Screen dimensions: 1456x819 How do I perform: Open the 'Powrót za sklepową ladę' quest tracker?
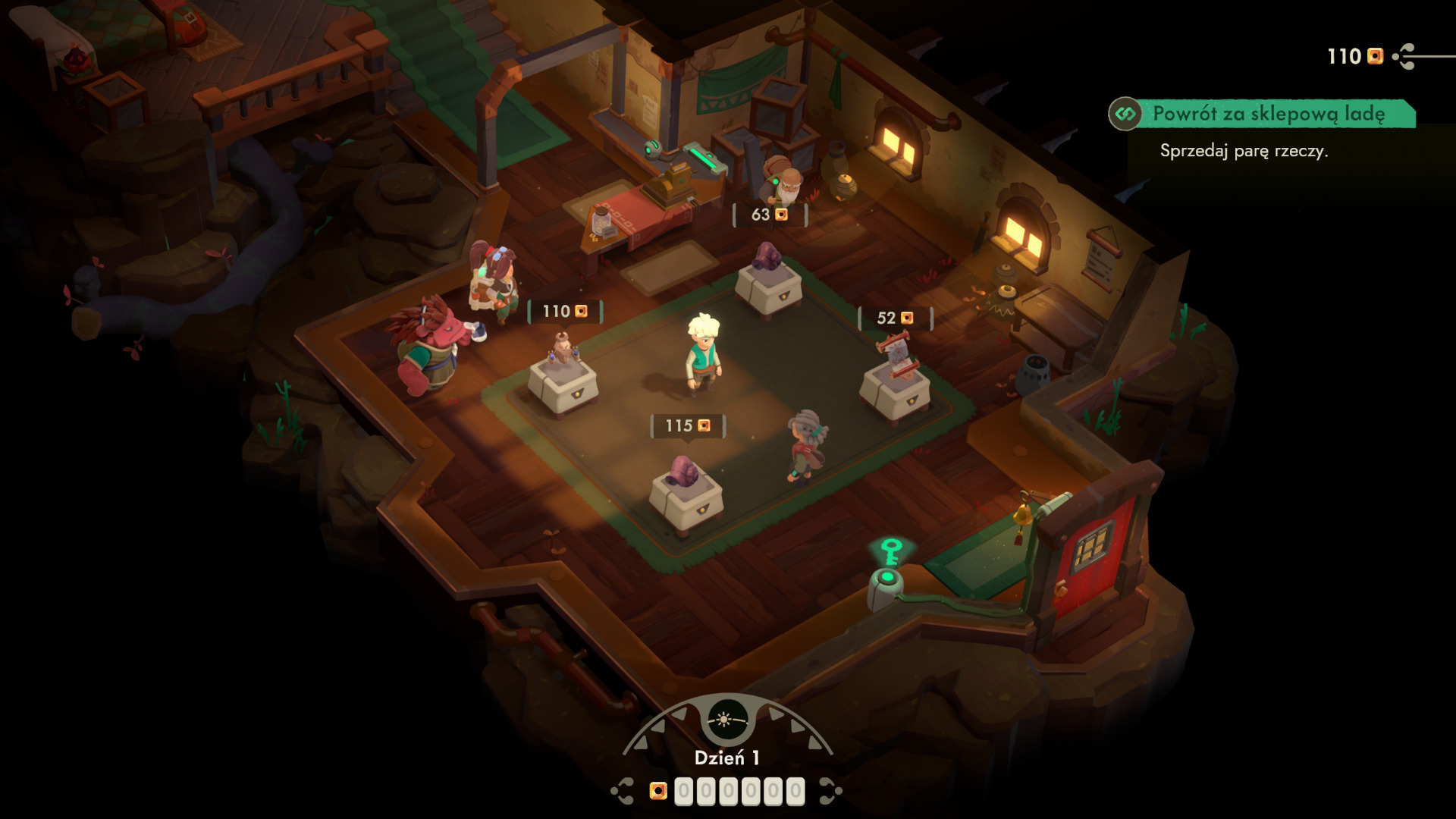(x=1267, y=114)
